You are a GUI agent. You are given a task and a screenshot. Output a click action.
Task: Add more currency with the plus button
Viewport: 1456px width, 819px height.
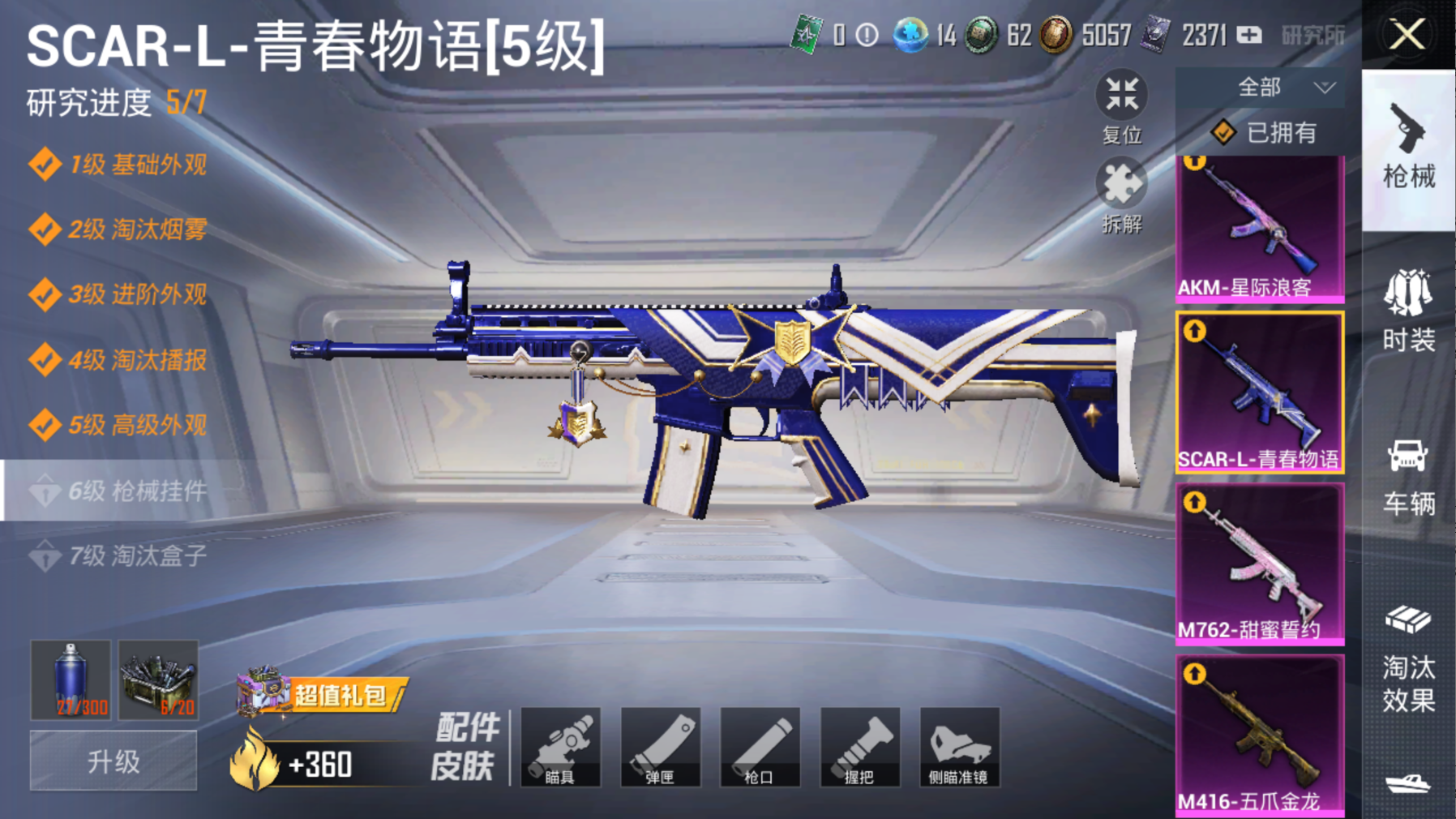1249,35
